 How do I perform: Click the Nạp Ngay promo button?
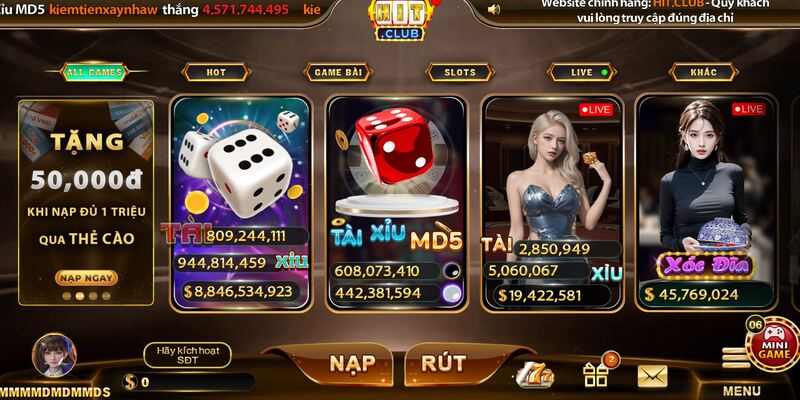click(82, 277)
